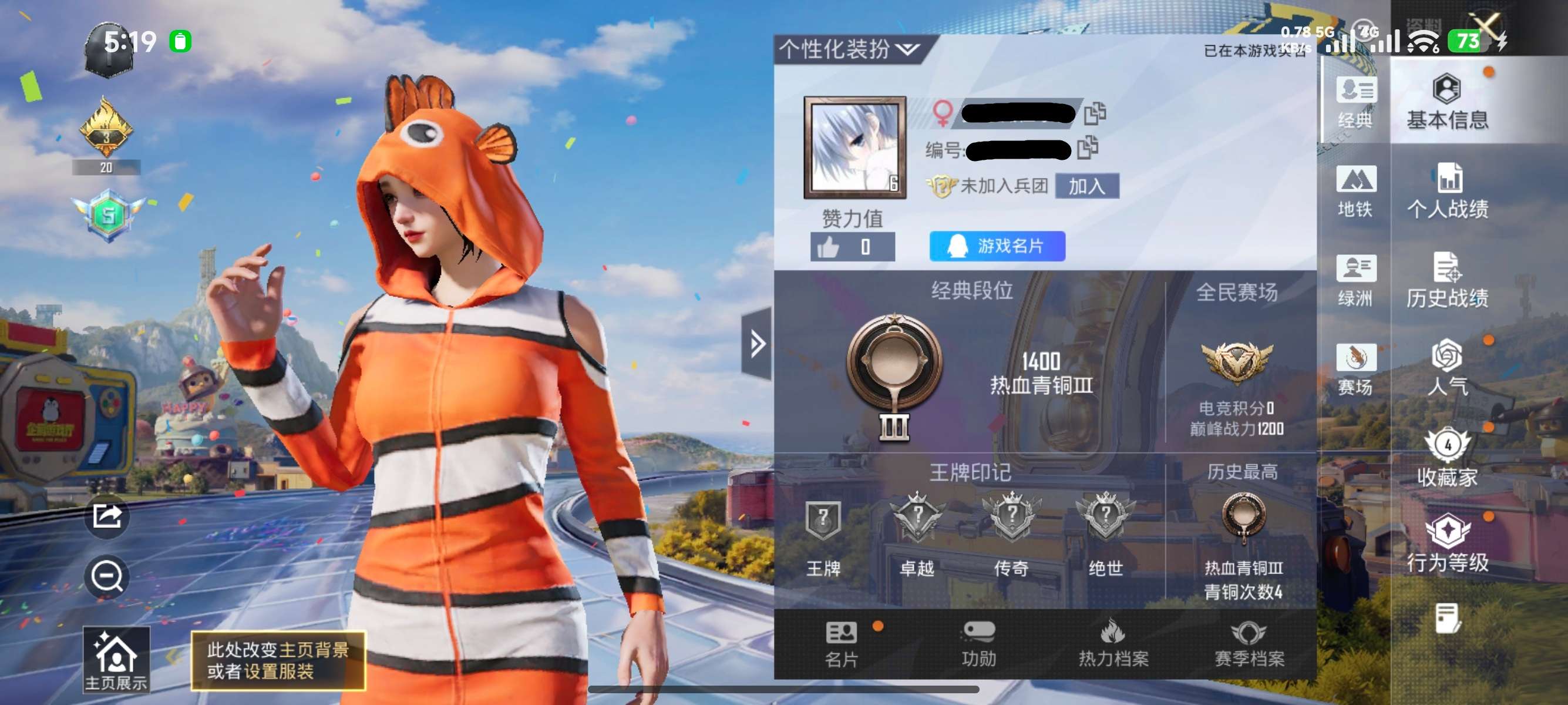Open the 历史战绩 history records panel

coord(1449,280)
